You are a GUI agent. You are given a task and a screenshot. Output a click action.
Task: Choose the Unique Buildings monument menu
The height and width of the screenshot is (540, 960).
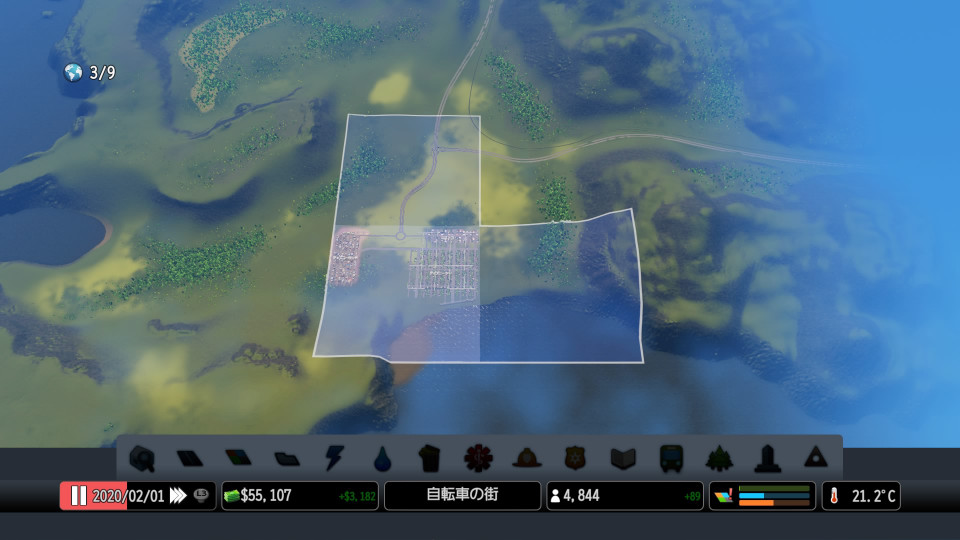click(x=767, y=458)
